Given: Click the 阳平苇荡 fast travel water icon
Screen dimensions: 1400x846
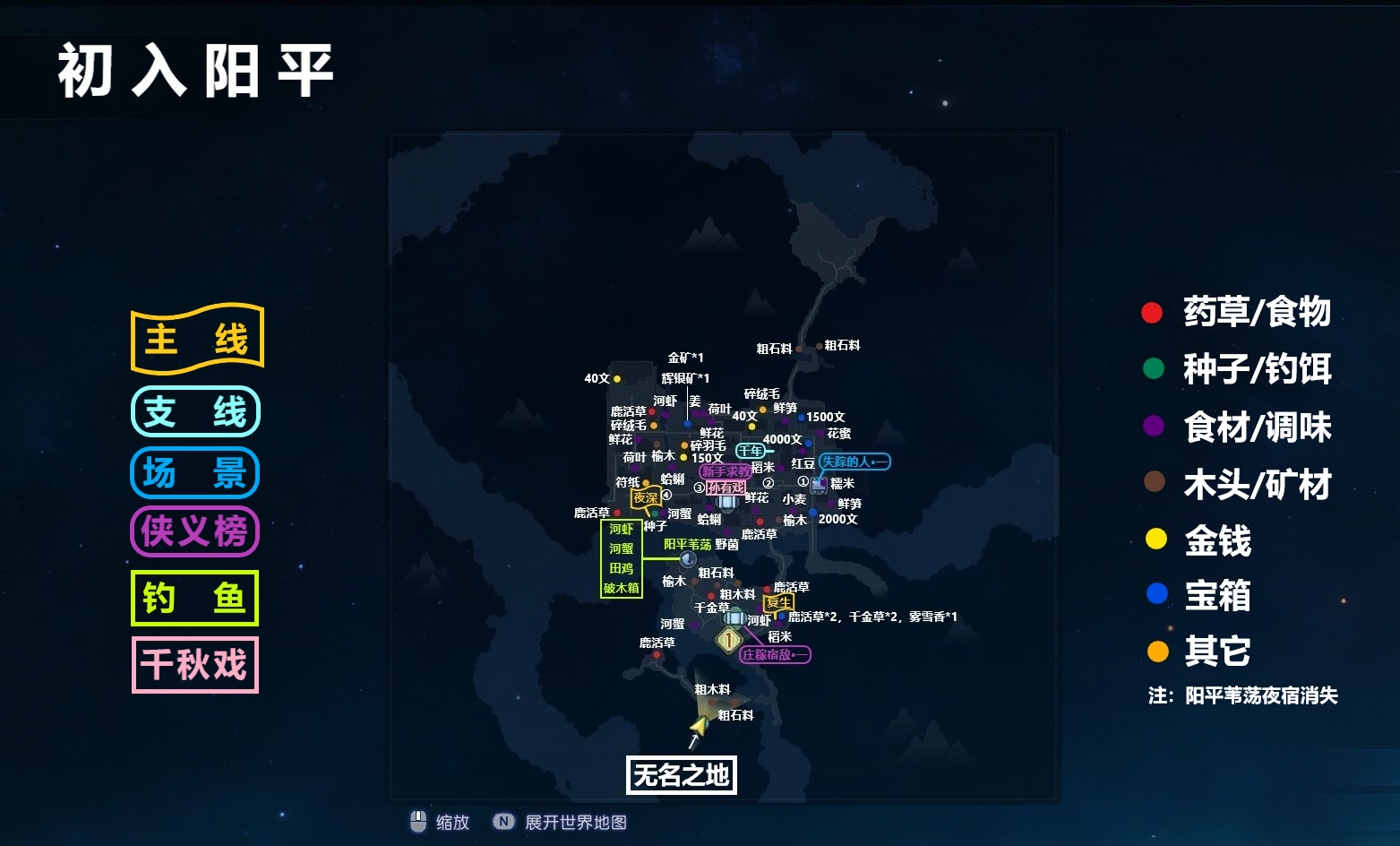Looking at the screenshot, I should (x=688, y=558).
